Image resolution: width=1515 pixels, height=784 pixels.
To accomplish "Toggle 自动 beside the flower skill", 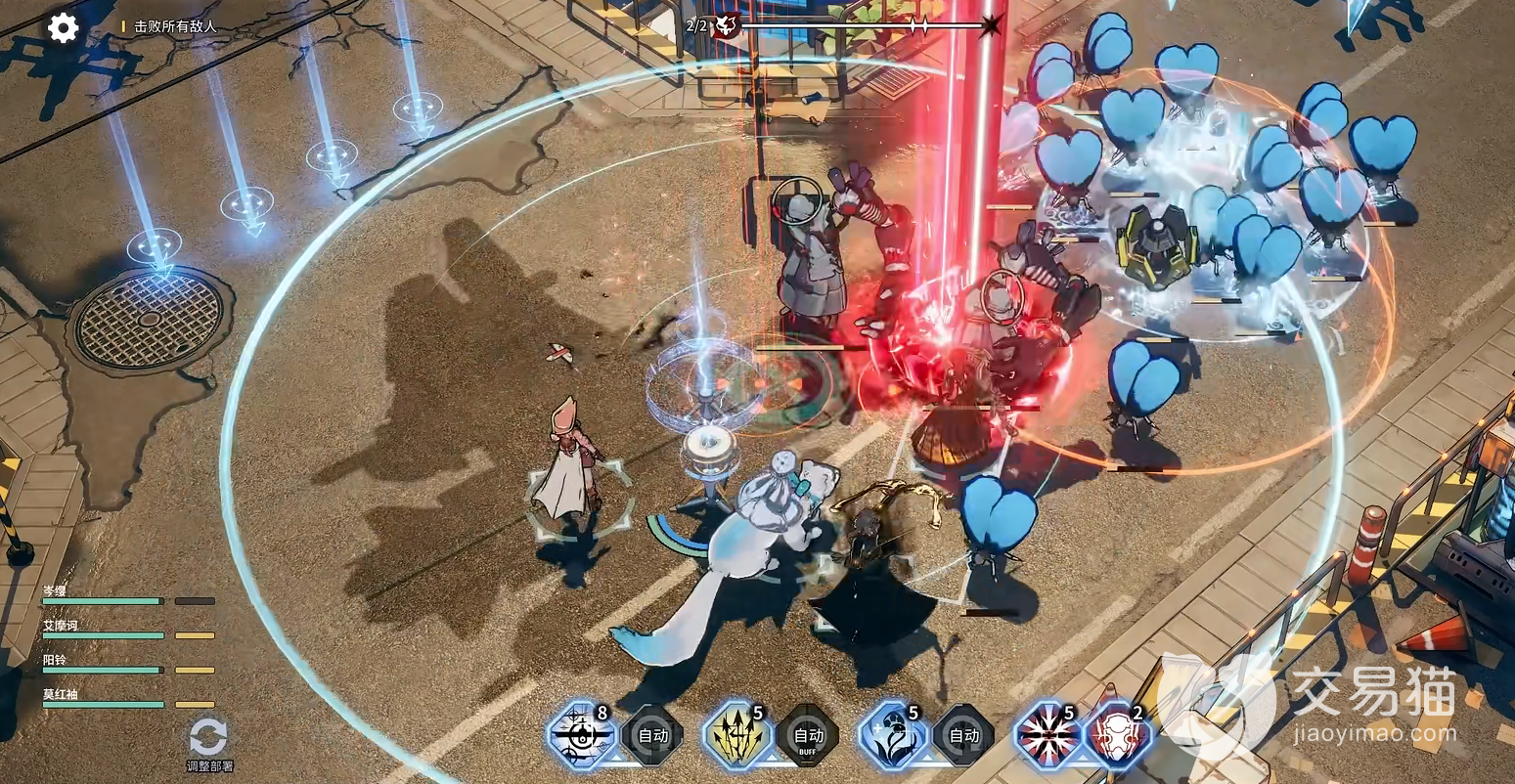I will click(963, 735).
